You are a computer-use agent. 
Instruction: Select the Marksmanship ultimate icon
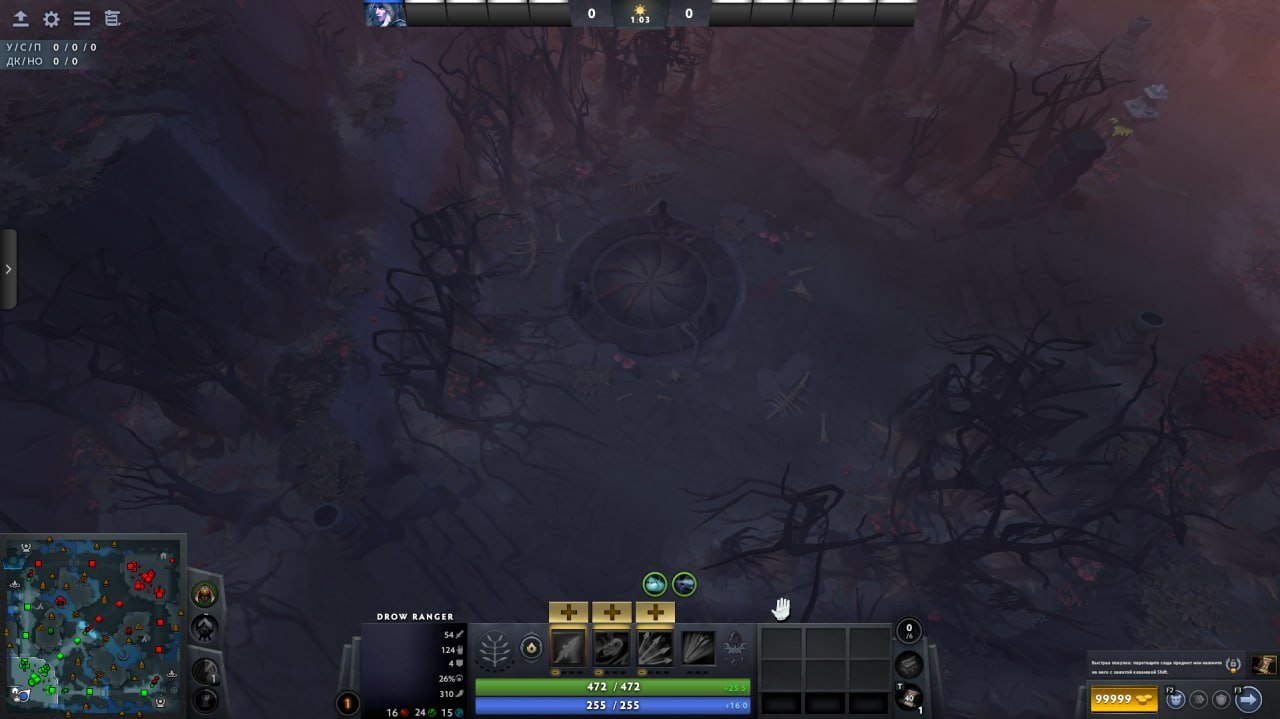click(698, 648)
